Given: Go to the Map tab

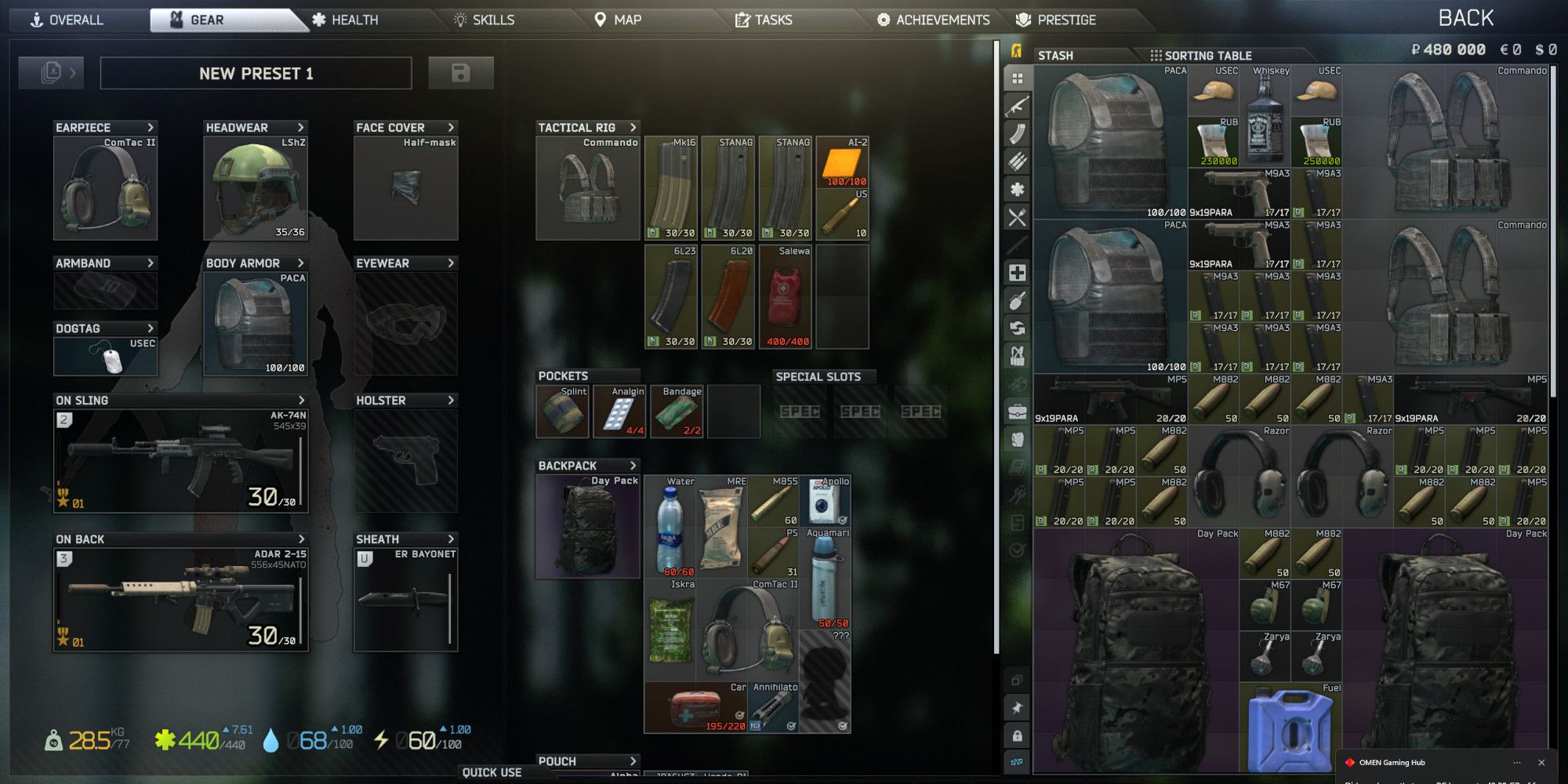Looking at the screenshot, I should click(618, 20).
